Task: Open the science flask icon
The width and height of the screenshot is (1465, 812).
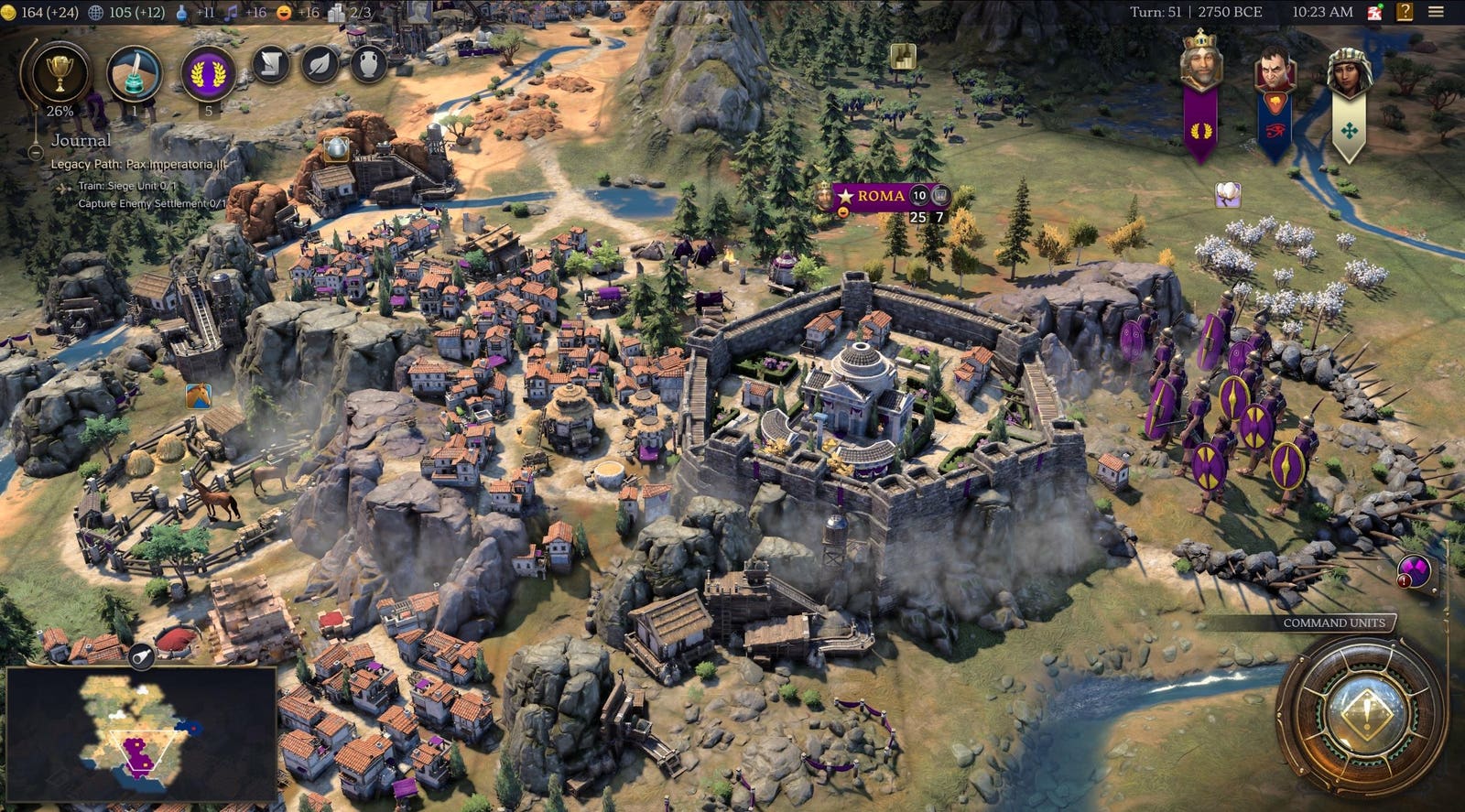Action: [180, 12]
